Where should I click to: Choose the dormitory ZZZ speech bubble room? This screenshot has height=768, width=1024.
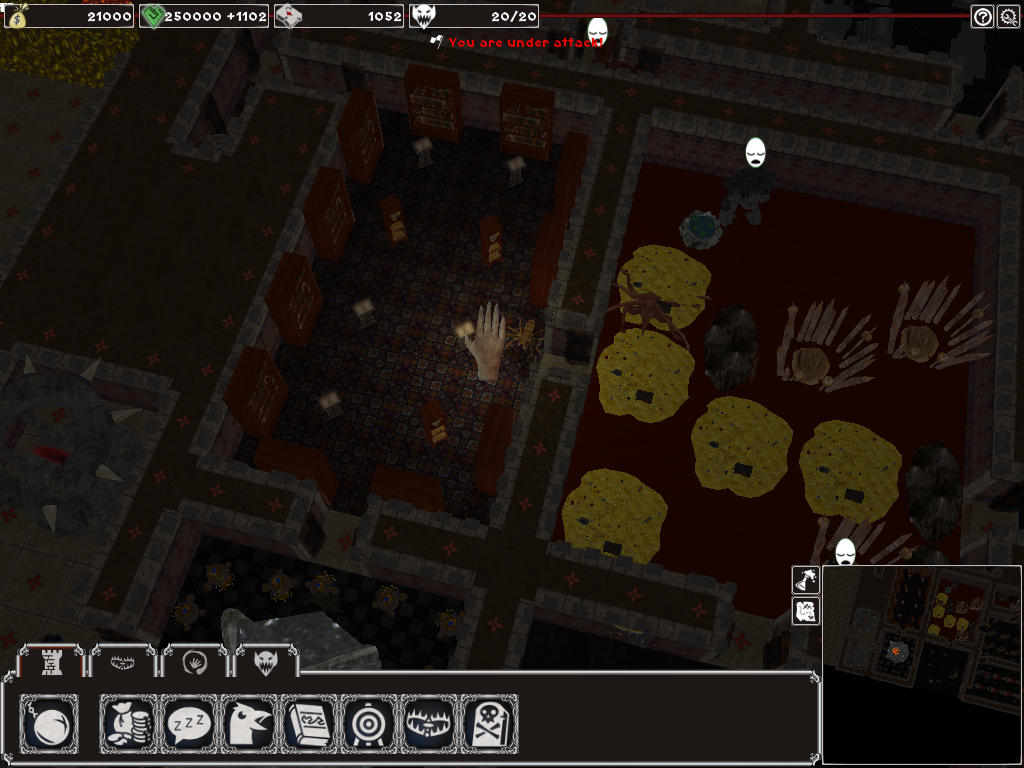(191, 724)
